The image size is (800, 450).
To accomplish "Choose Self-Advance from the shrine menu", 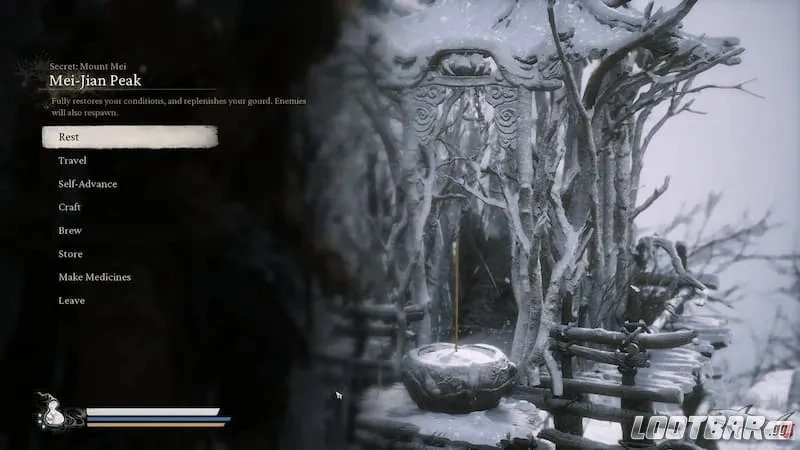I will pos(87,184).
